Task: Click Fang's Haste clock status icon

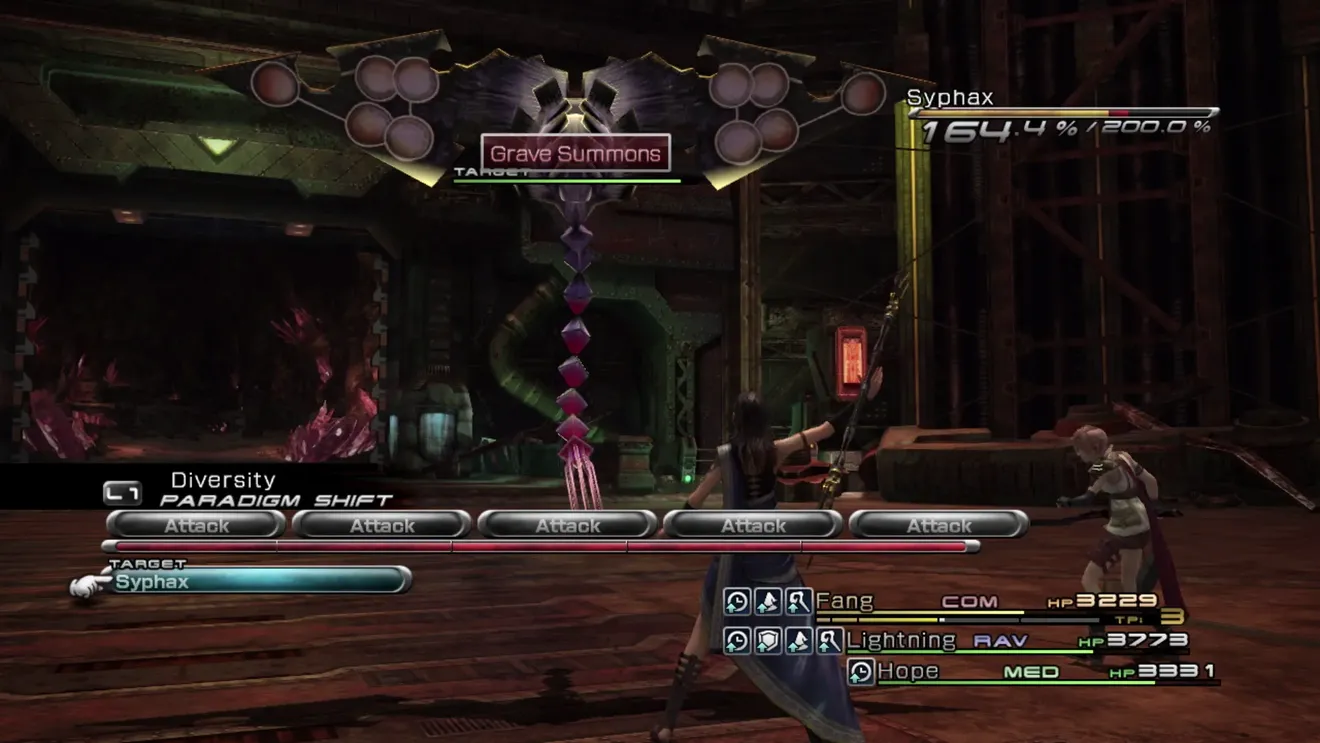Action: 738,601
